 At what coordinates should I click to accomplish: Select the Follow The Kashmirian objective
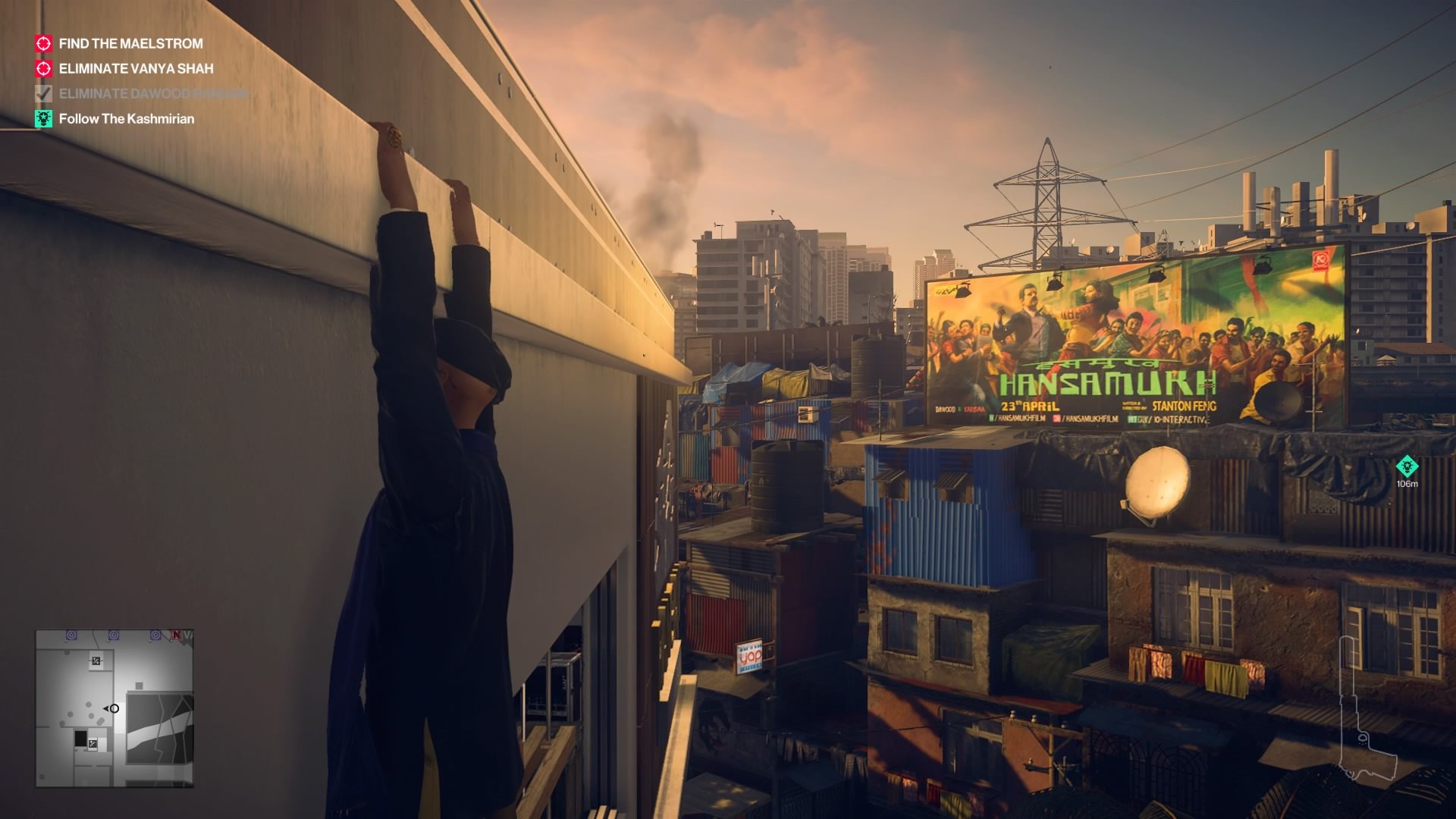[126, 119]
